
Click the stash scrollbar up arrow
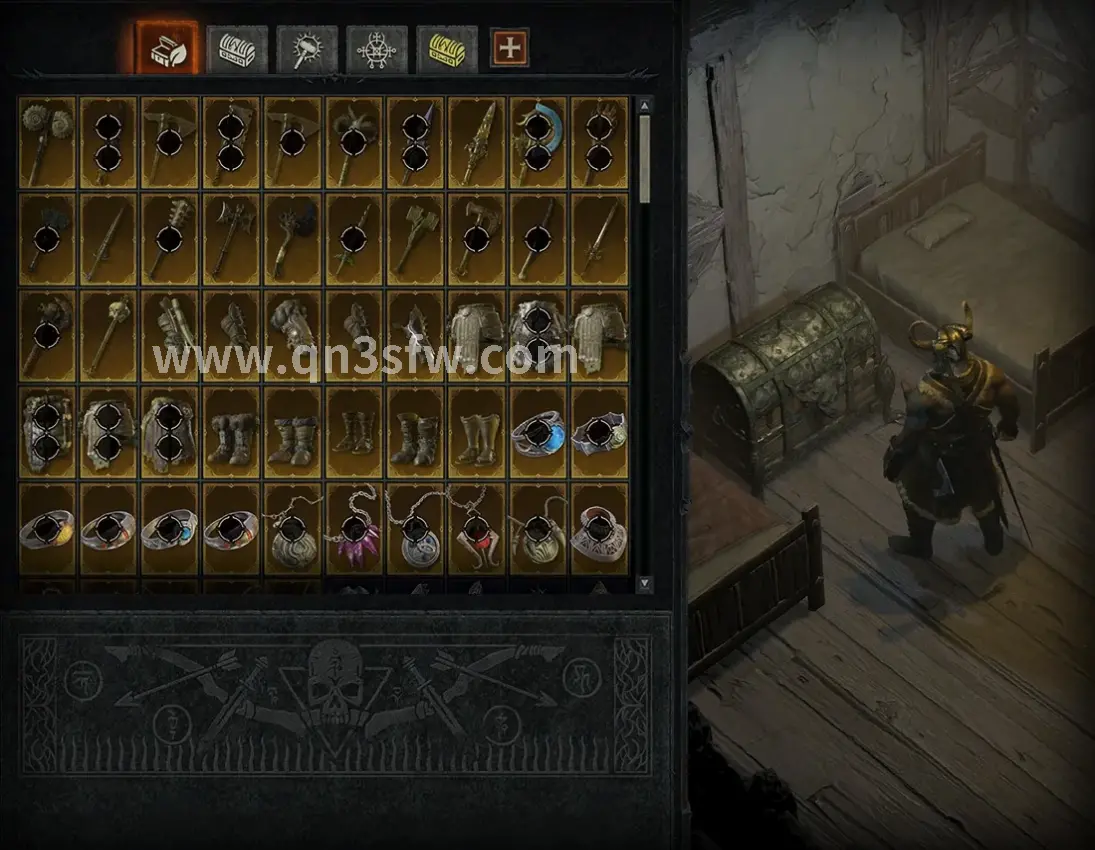[645, 105]
